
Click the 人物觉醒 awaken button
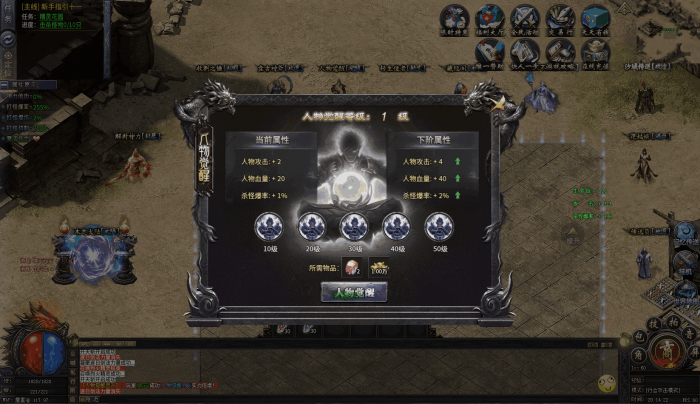click(353, 292)
